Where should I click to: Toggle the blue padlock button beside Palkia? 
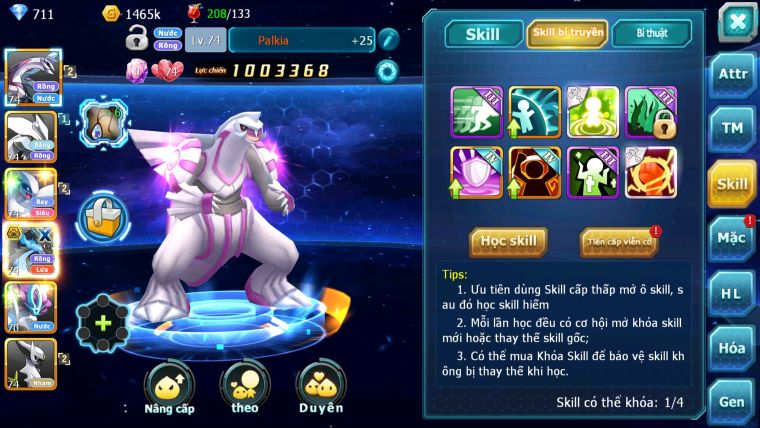coord(102,214)
